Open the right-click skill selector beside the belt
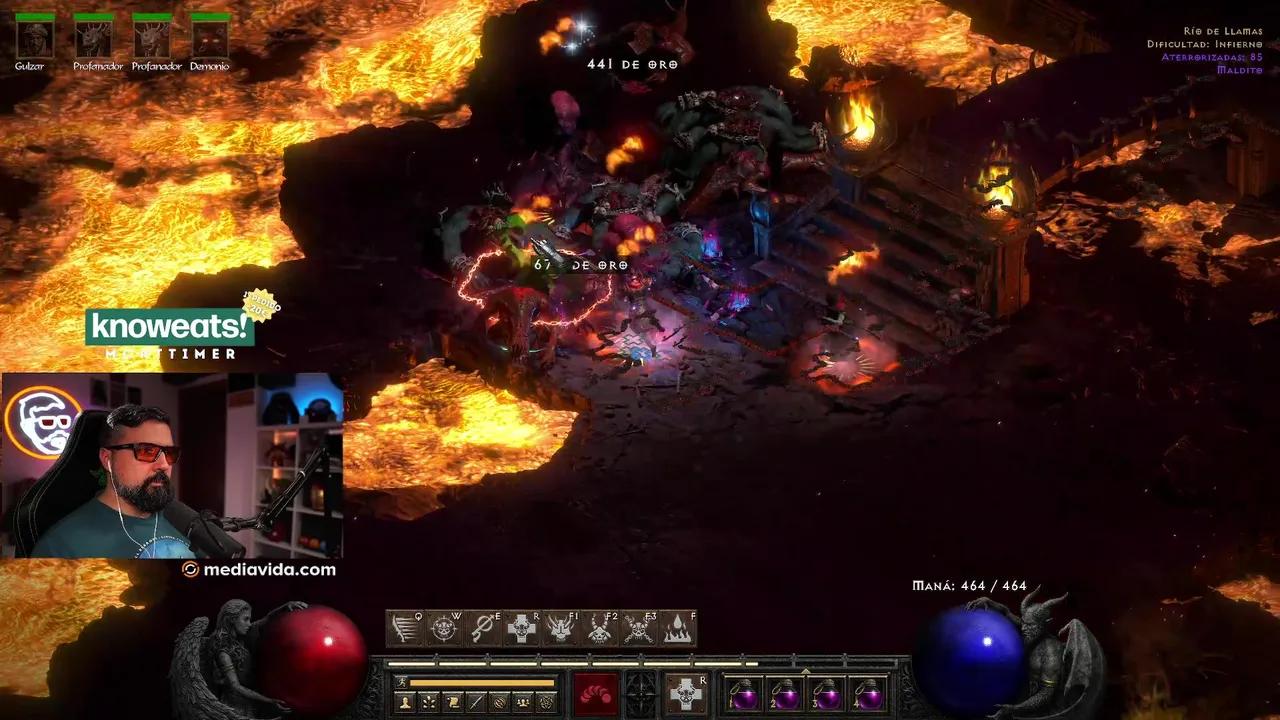 click(x=687, y=694)
